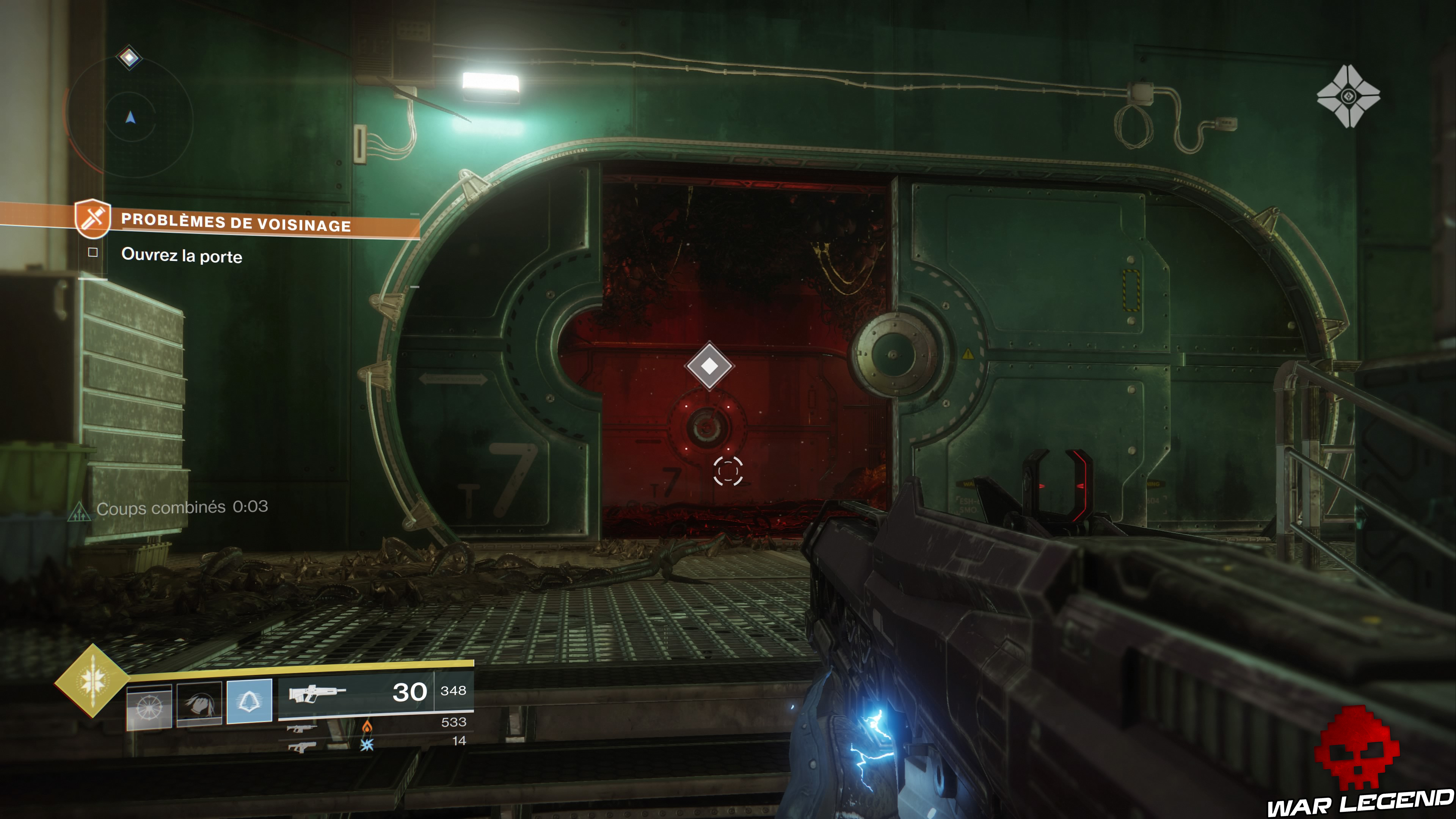Select the Ghost icon
1456x819 pixels.
1348,97
